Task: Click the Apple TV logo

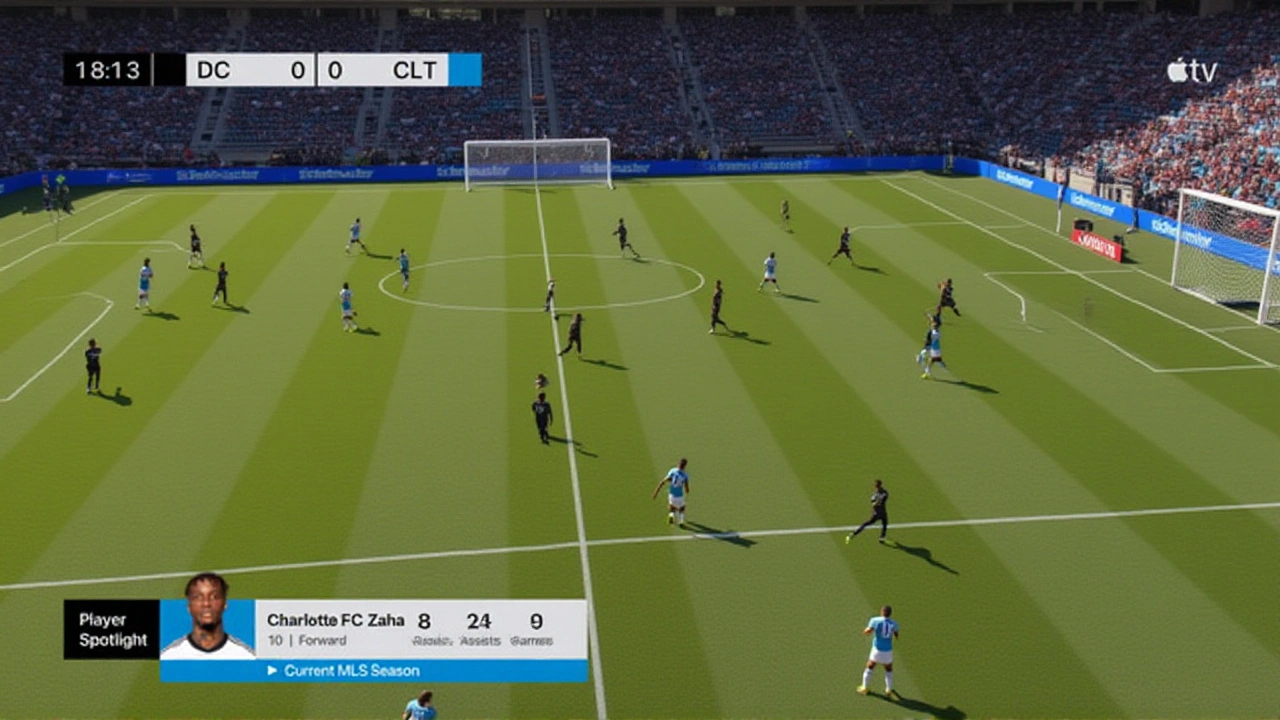Action: coord(1191,71)
